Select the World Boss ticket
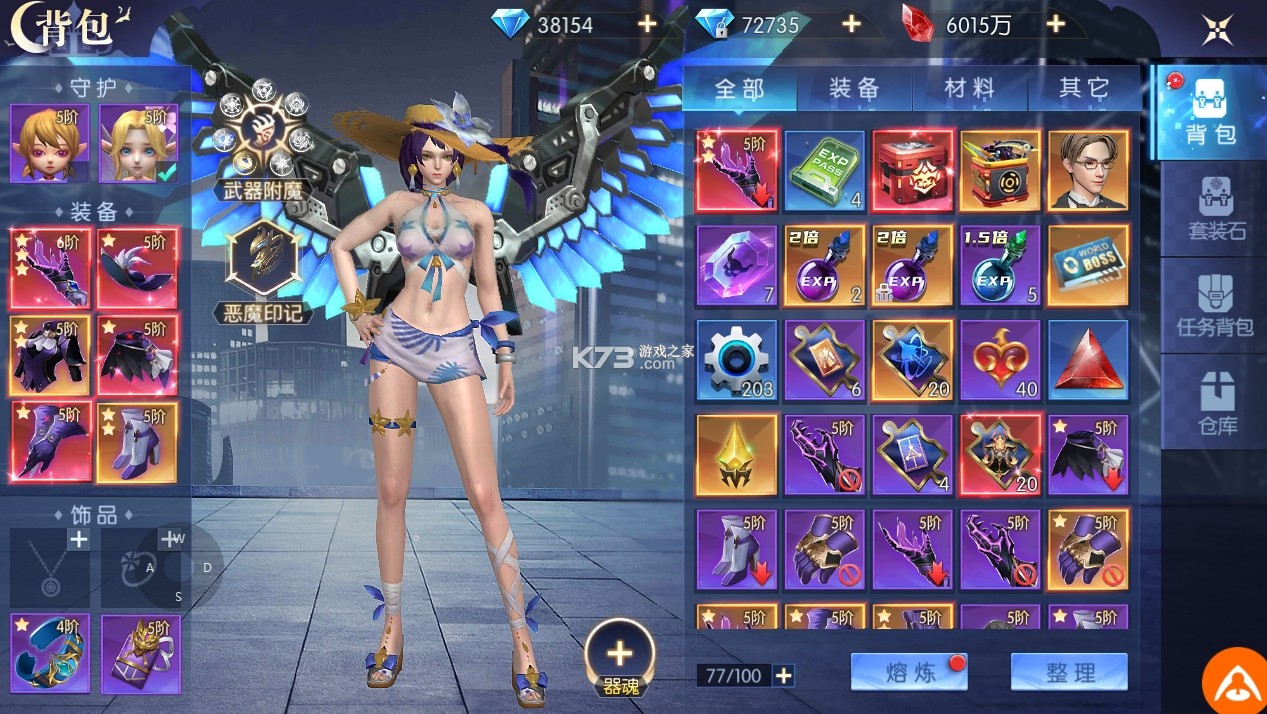 tap(1088, 265)
